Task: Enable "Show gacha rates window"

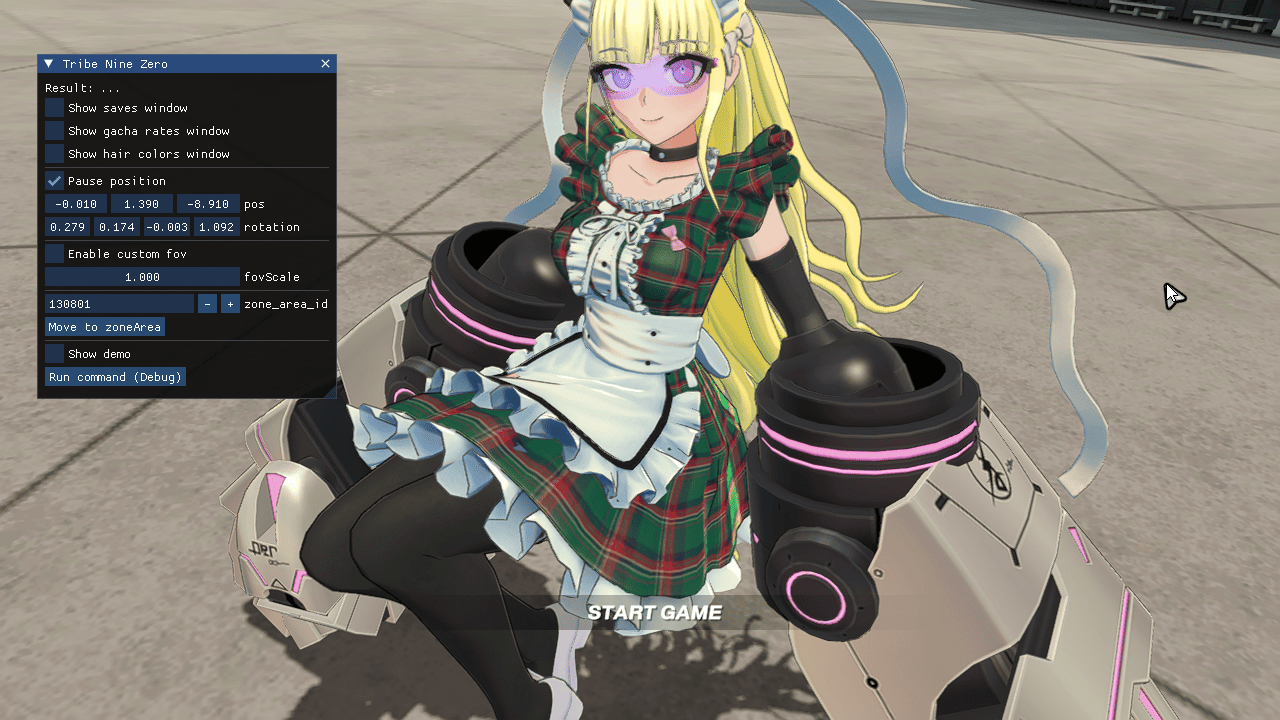Action: 53,130
